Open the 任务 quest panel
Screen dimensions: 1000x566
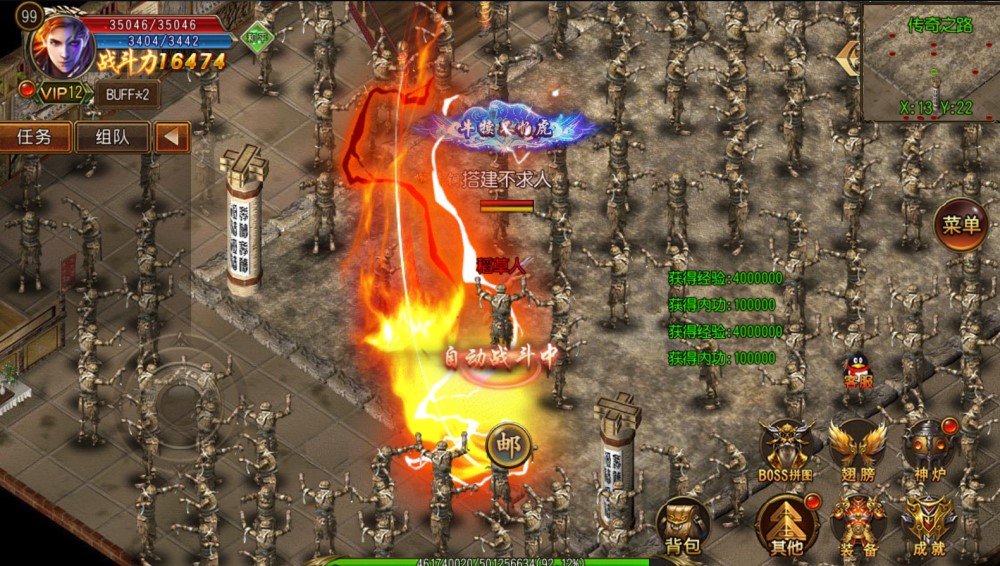pyautogui.click(x=36, y=137)
